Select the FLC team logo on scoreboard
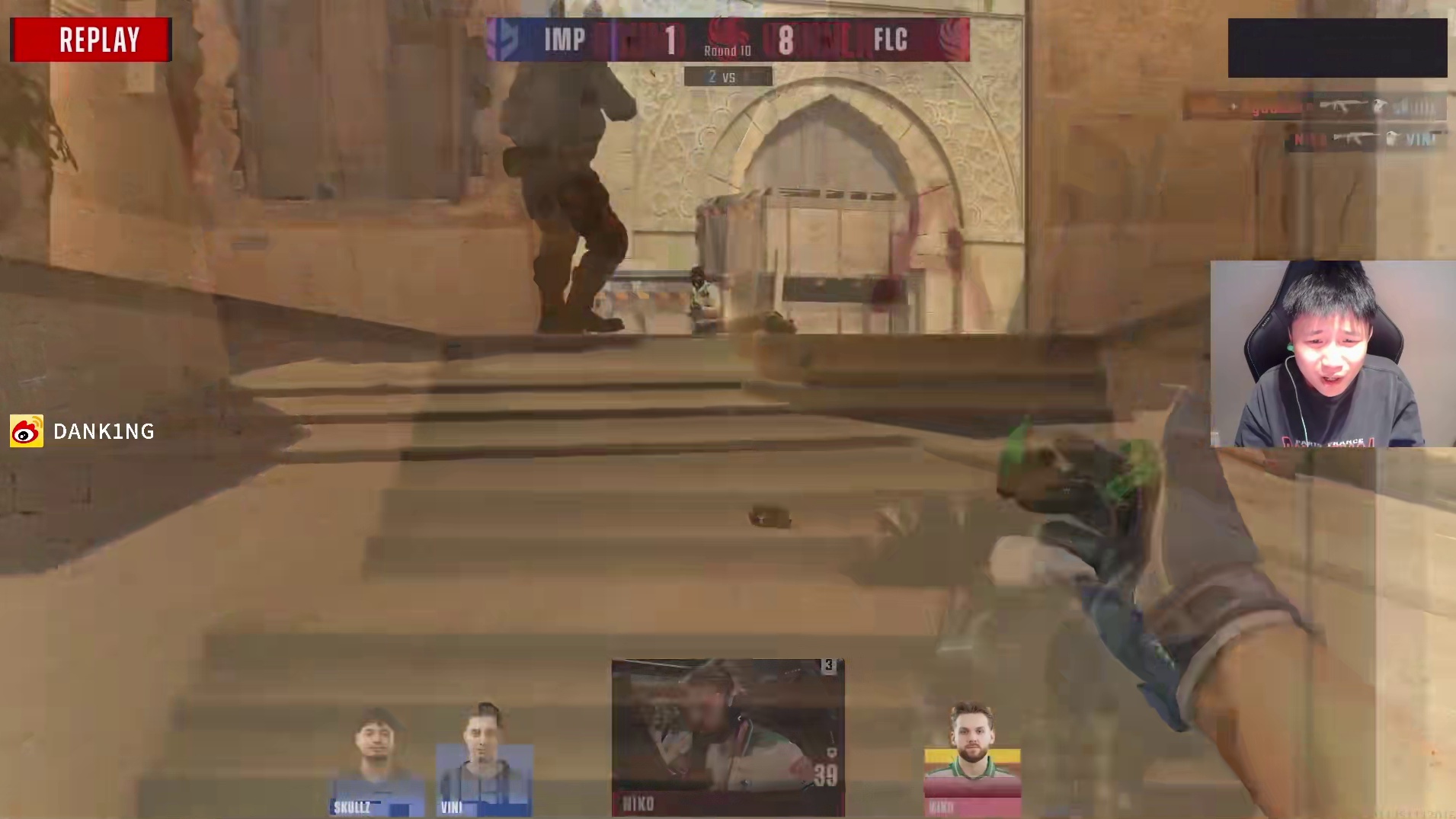This screenshot has width=1456, height=819. pos(953,39)
